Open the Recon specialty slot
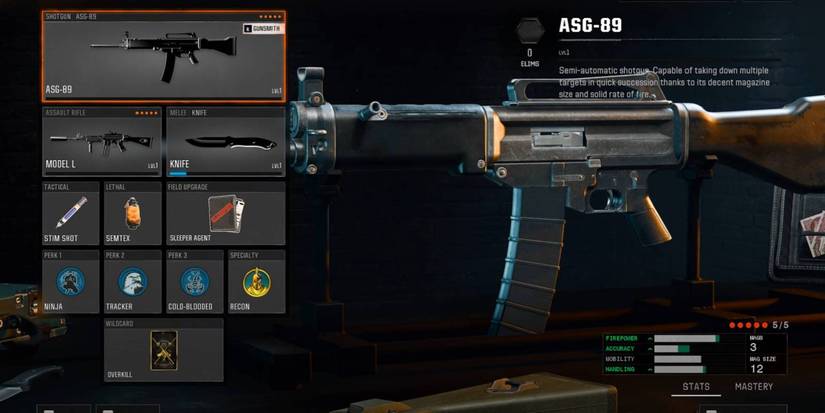 coord(257,283)
